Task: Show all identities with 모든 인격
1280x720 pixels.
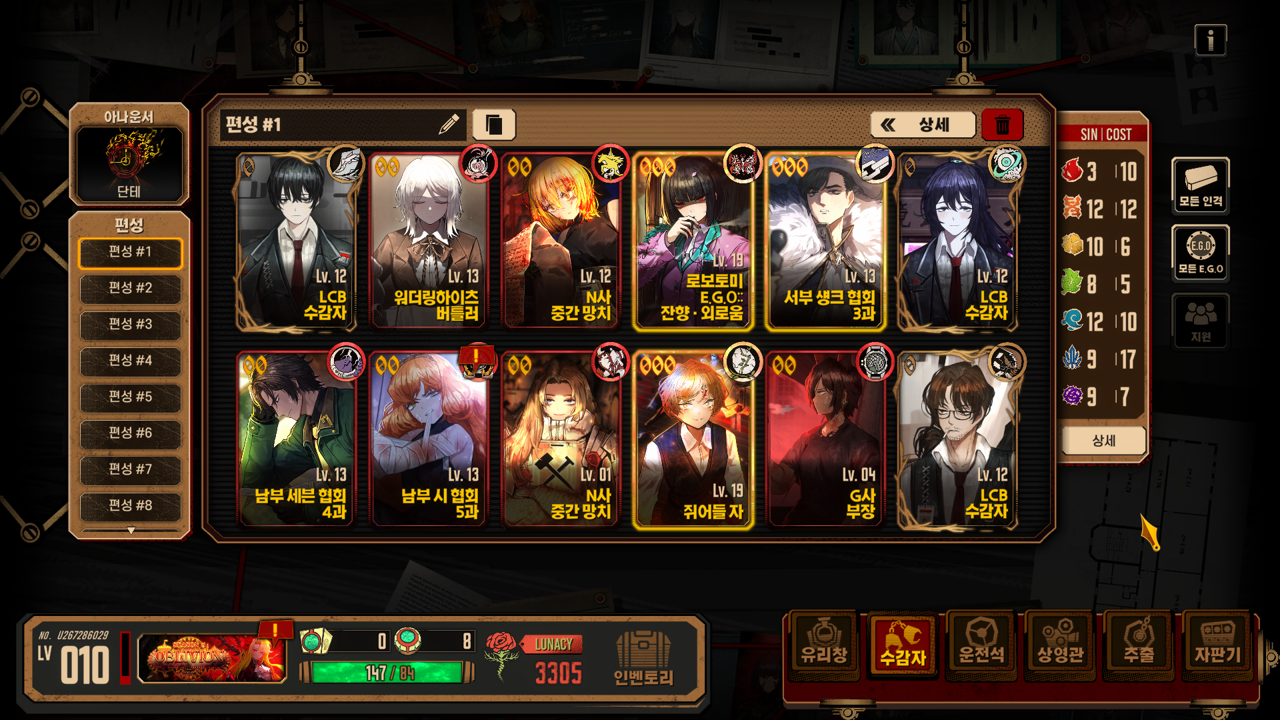Action: click(x=1200, y=186)
